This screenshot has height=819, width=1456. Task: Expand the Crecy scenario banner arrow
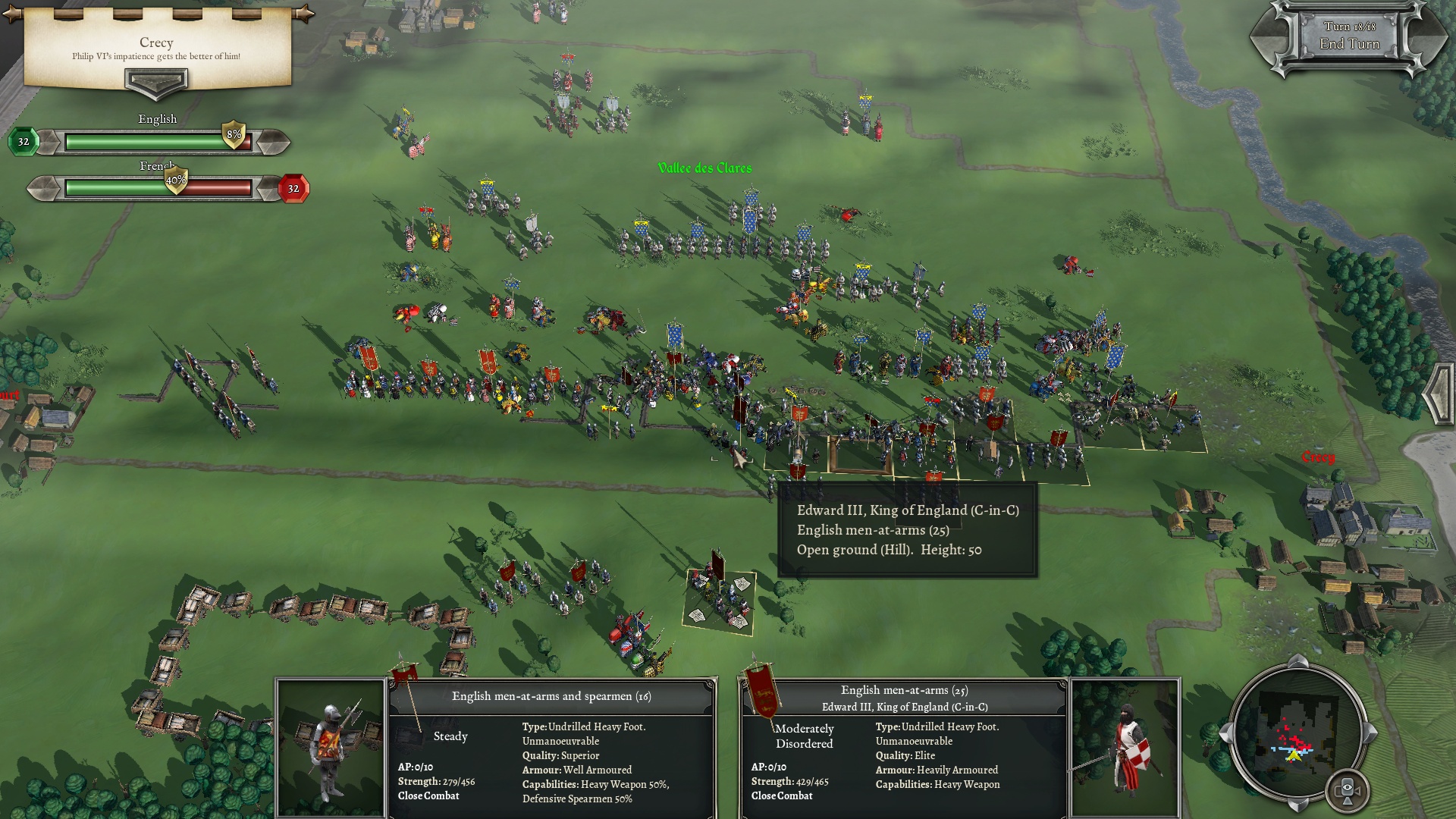tap(155, 82)
